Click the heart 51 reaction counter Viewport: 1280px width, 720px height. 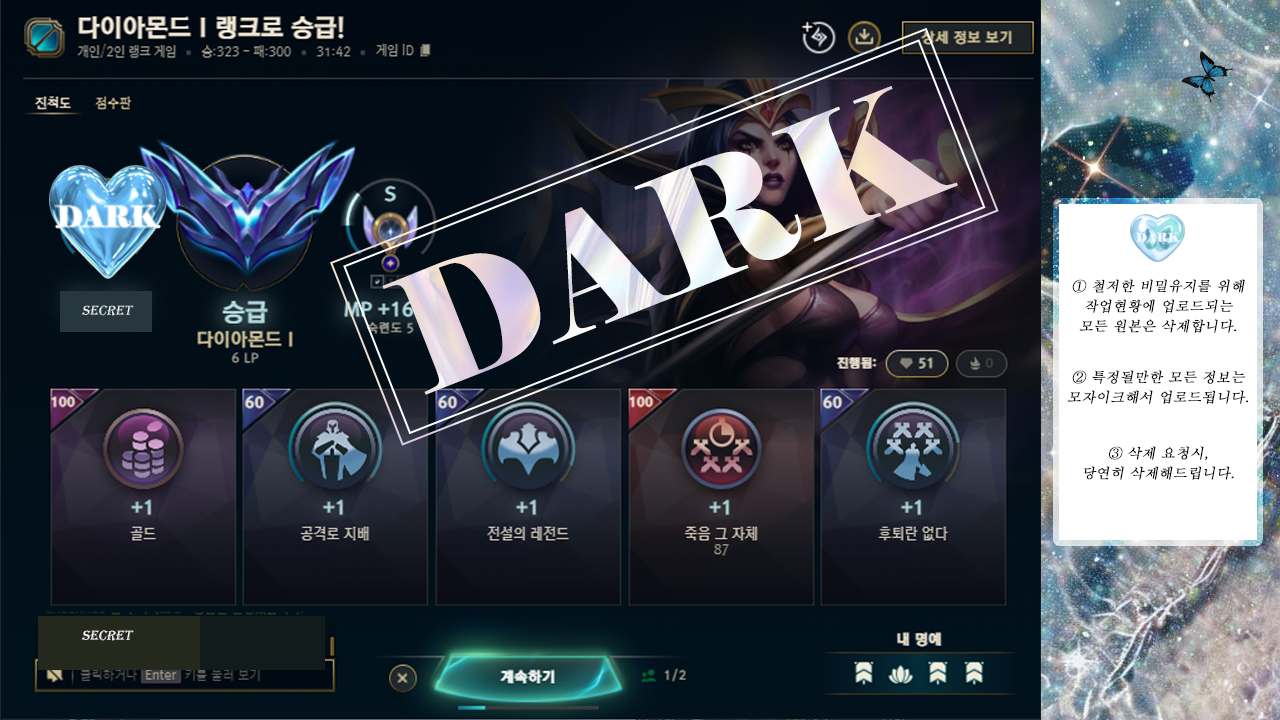point(916,364)
